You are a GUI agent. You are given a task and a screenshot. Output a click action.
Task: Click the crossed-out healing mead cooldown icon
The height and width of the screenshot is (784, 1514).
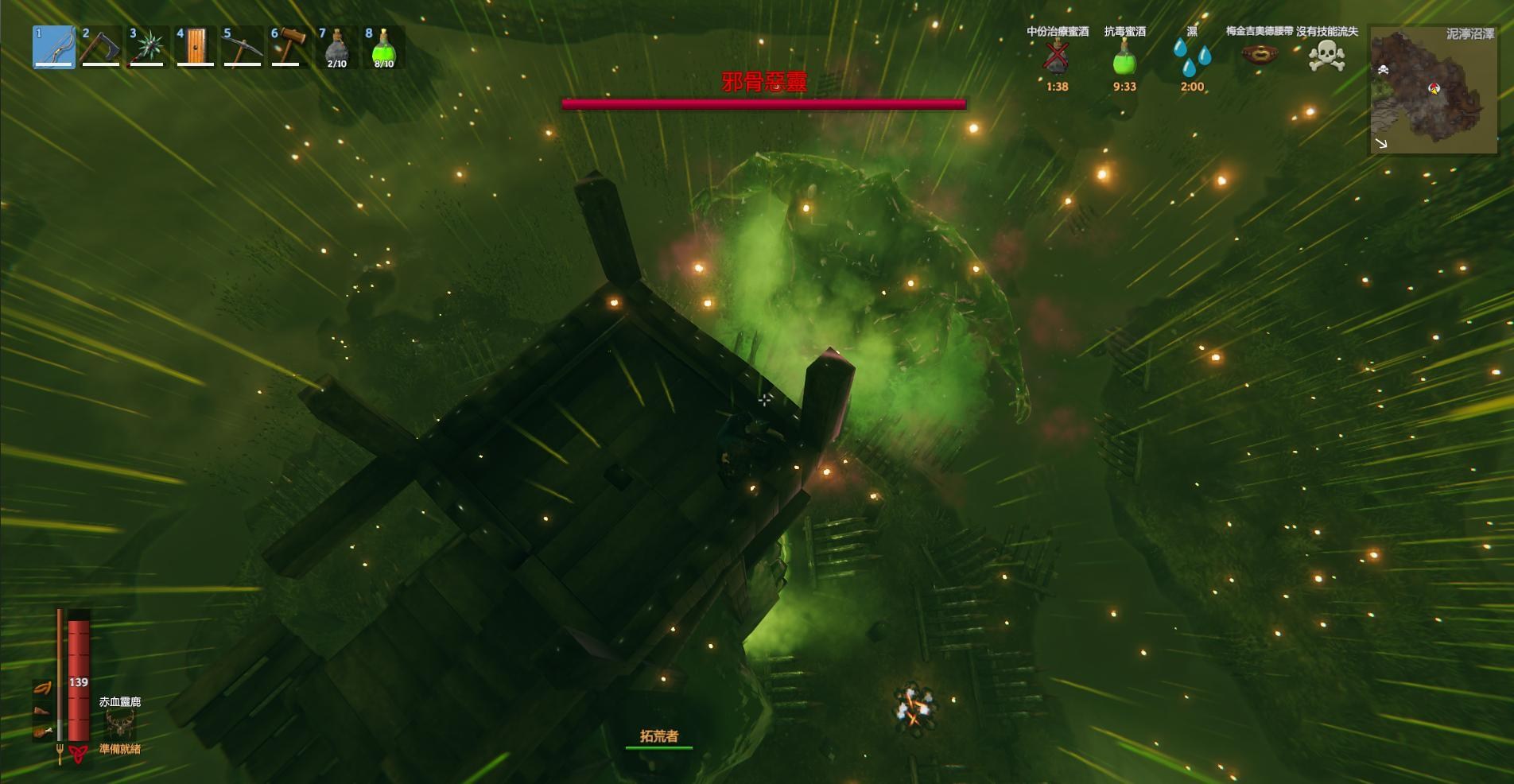click(x=1057, y=57)
